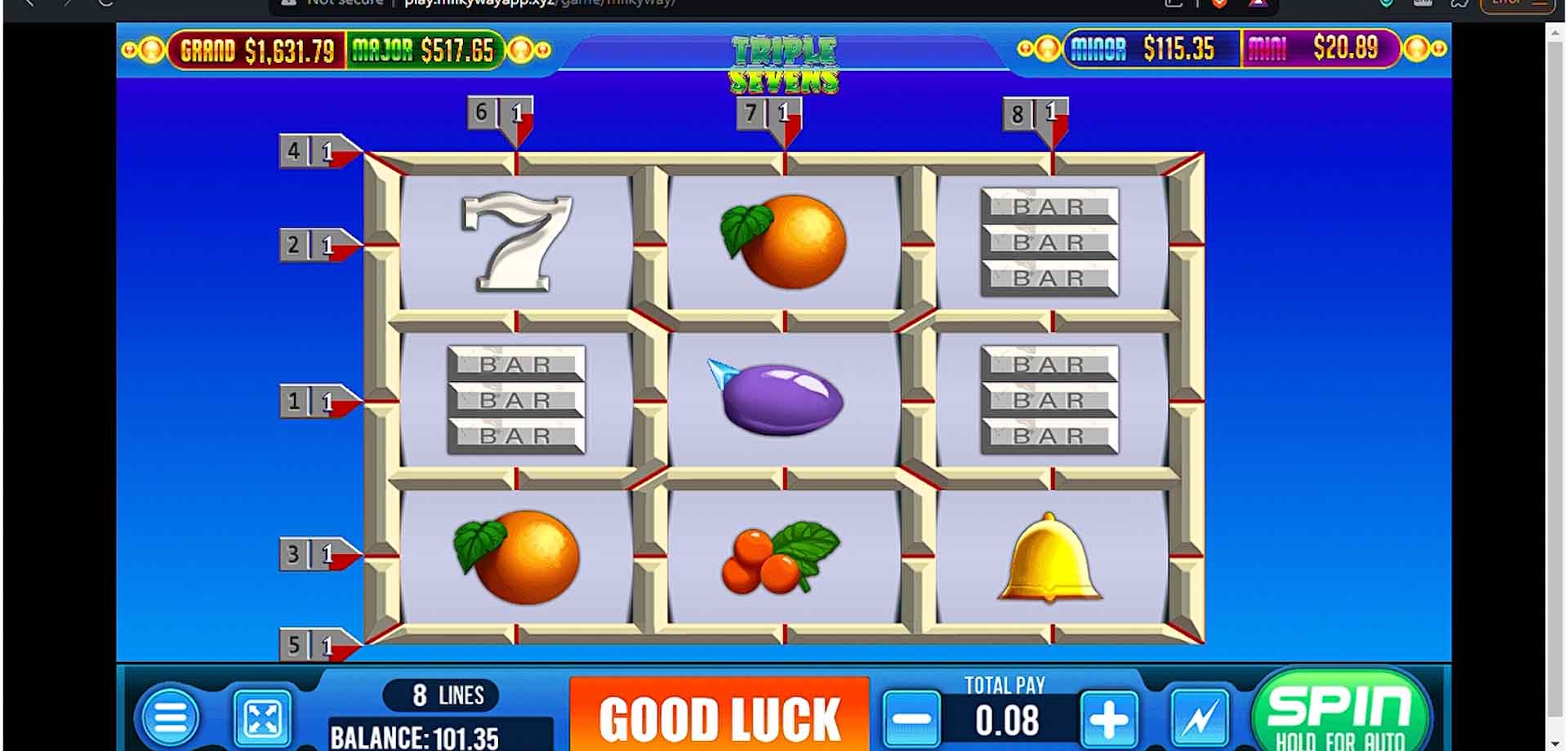Open the game menu with hamburger icon
This screenshot has height=751, width=1568.
point(171,717)
